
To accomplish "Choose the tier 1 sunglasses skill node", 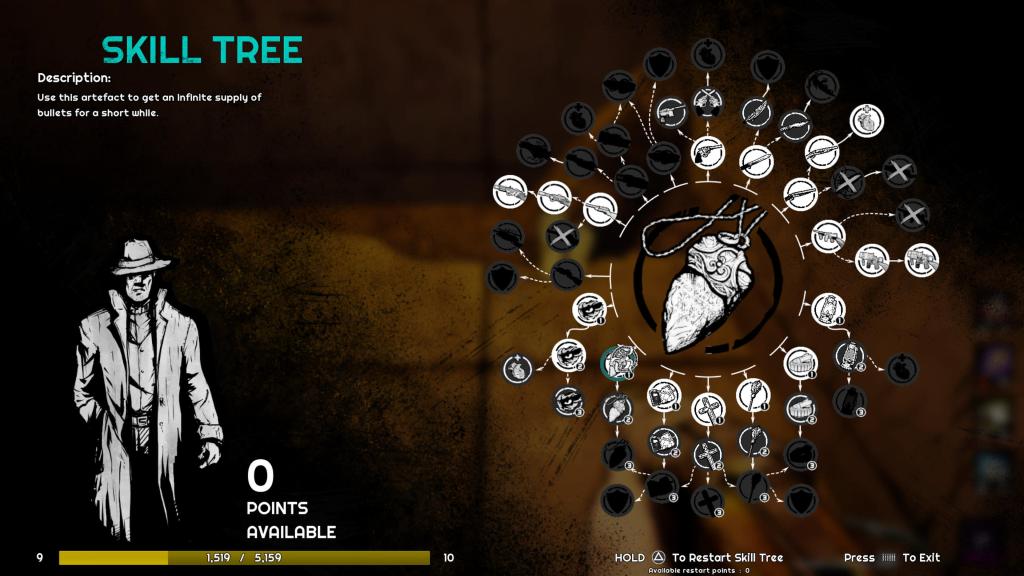I will click(x=591, y=309).
